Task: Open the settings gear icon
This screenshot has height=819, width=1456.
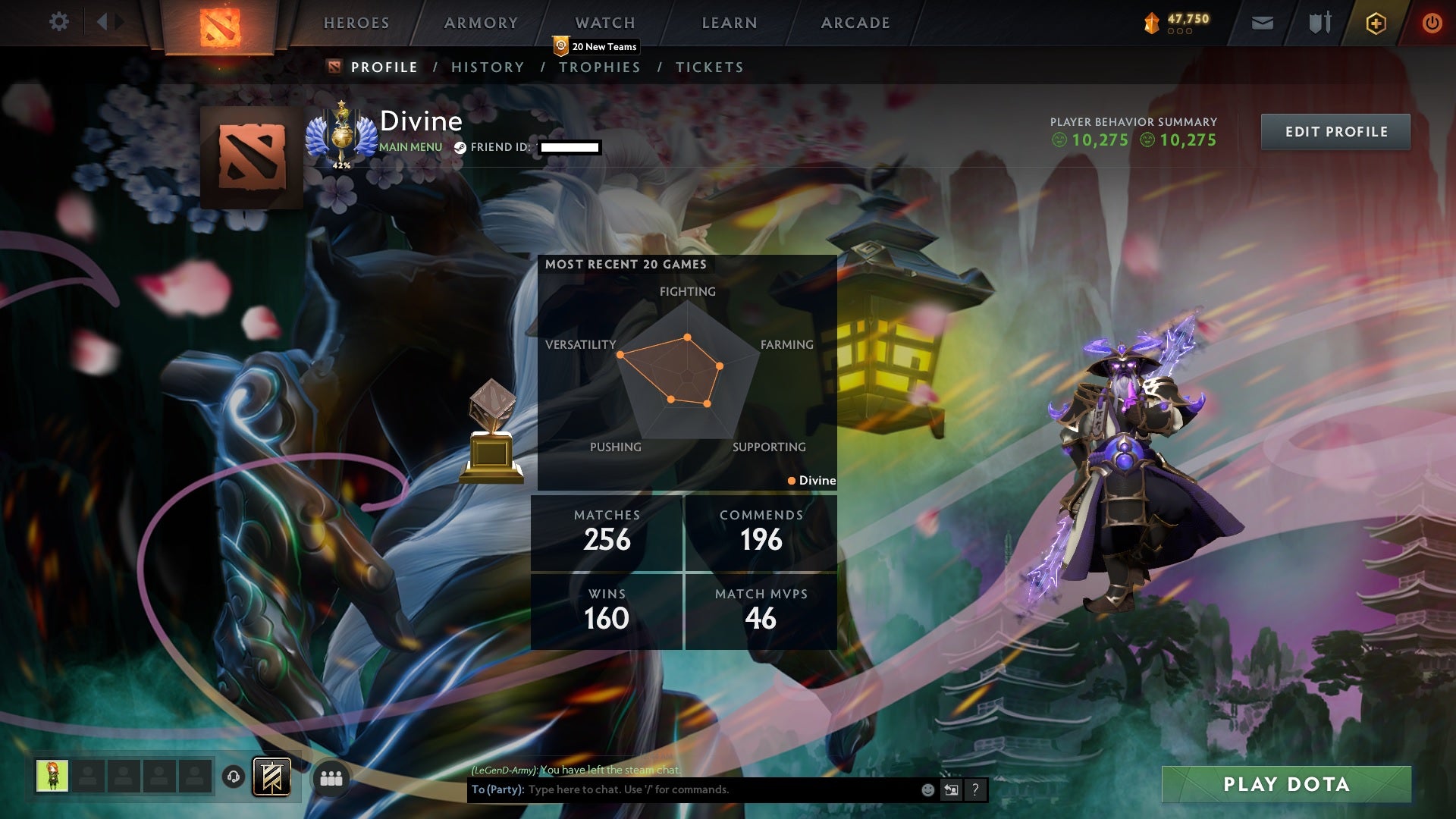Action: pyautogui.click(x=59, y=22)
